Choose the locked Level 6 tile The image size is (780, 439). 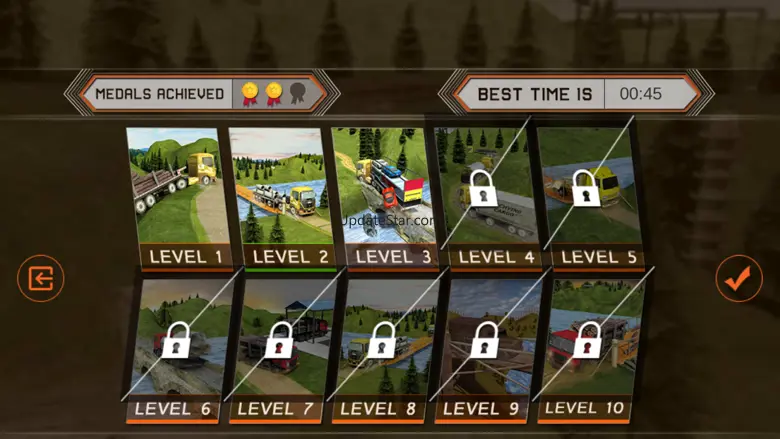pyautogui.click(x=175, y=350)
